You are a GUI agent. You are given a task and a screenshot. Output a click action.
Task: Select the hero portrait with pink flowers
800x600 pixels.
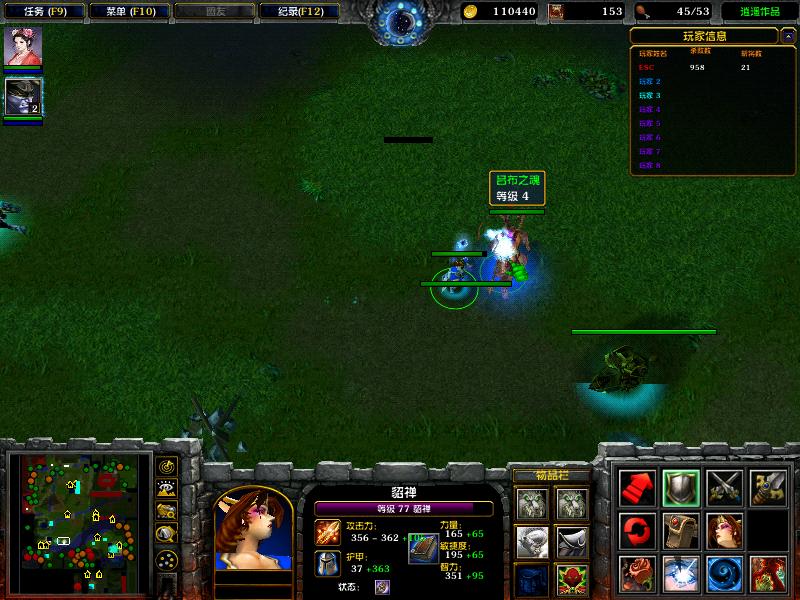[20, 47]
